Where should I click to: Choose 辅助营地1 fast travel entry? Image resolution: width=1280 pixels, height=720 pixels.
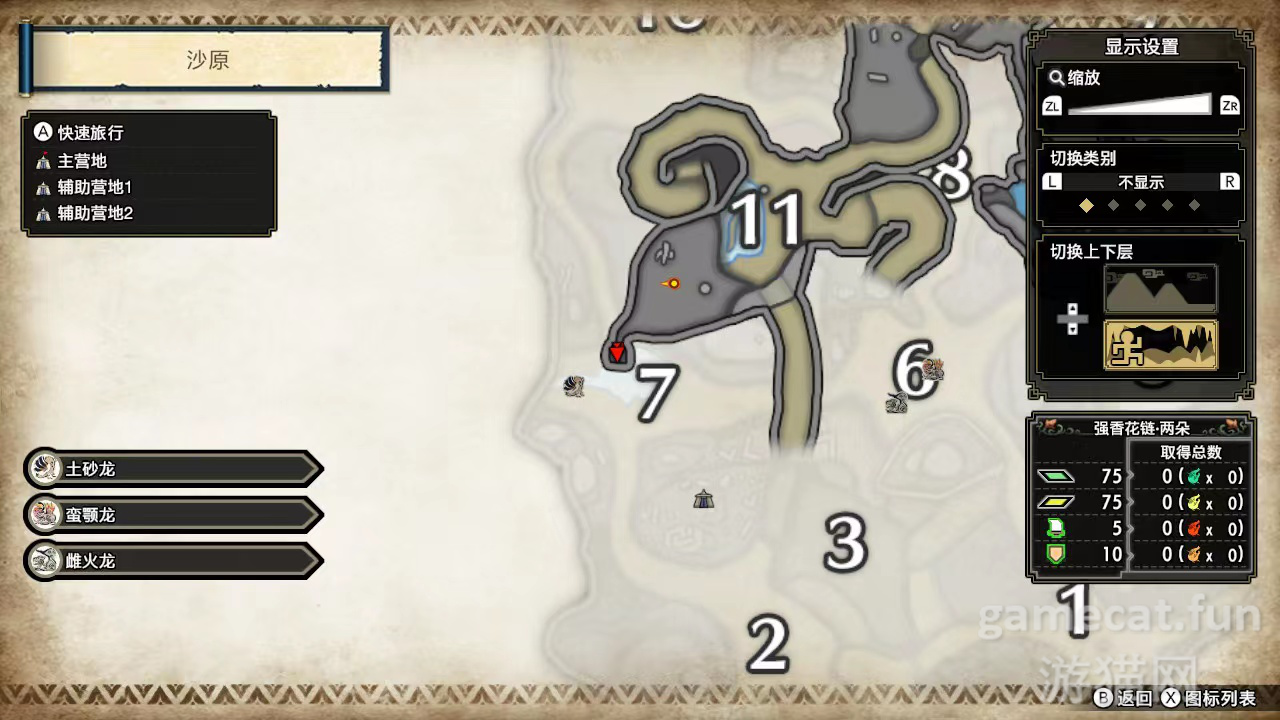(x=94, y=187)
